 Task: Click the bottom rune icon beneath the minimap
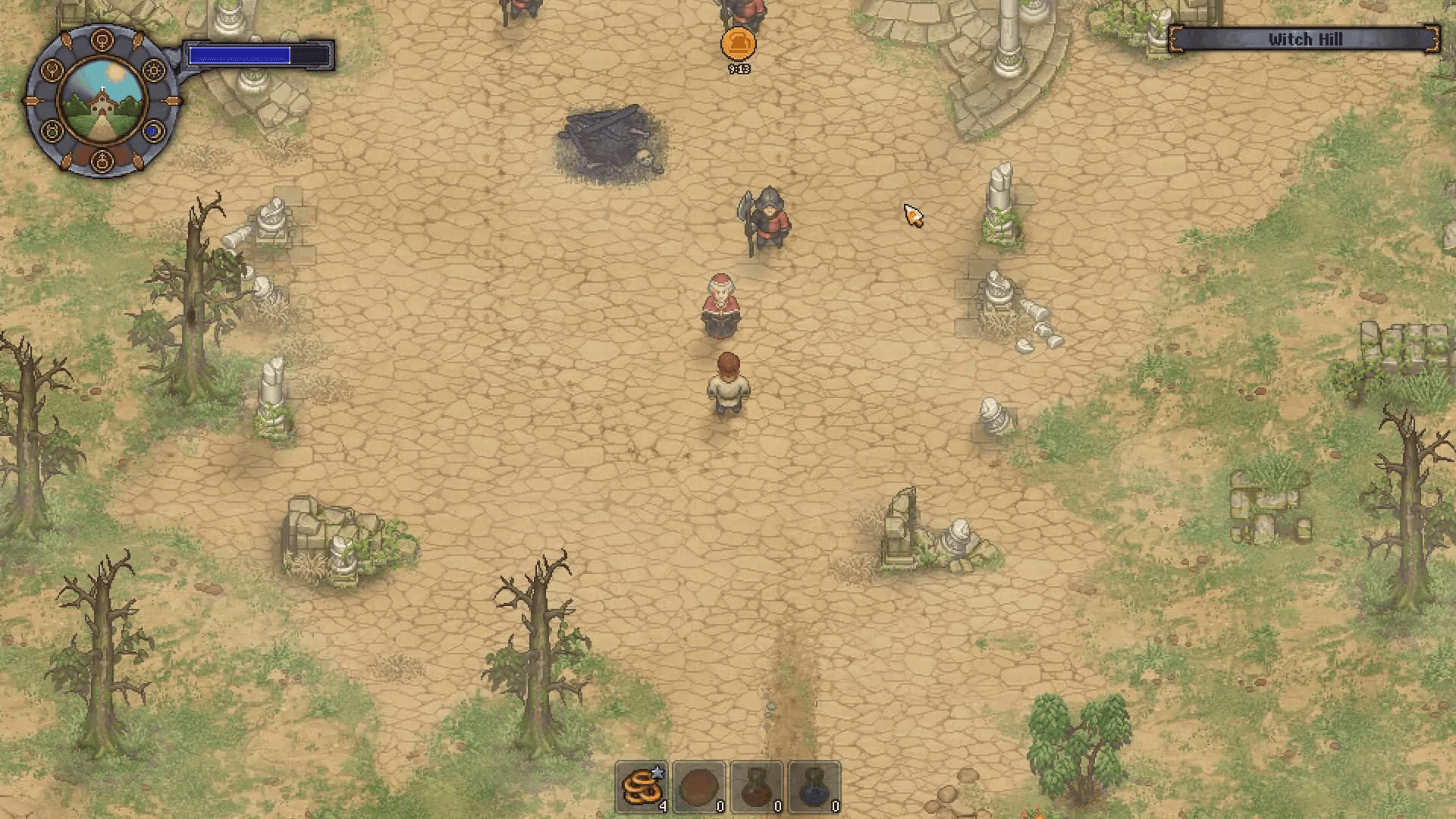(101, 159)
